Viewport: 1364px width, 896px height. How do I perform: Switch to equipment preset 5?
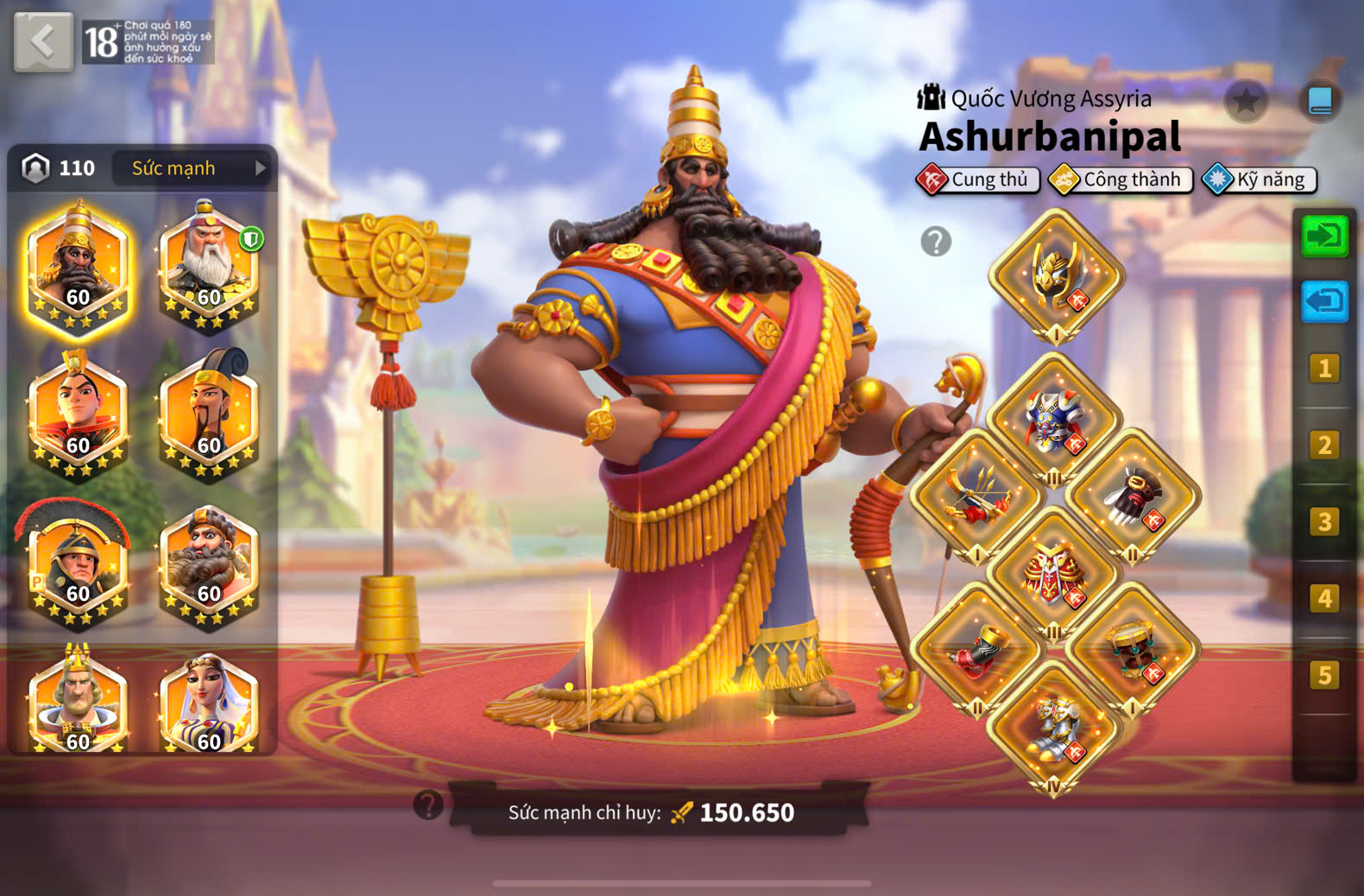[1324, 675]
